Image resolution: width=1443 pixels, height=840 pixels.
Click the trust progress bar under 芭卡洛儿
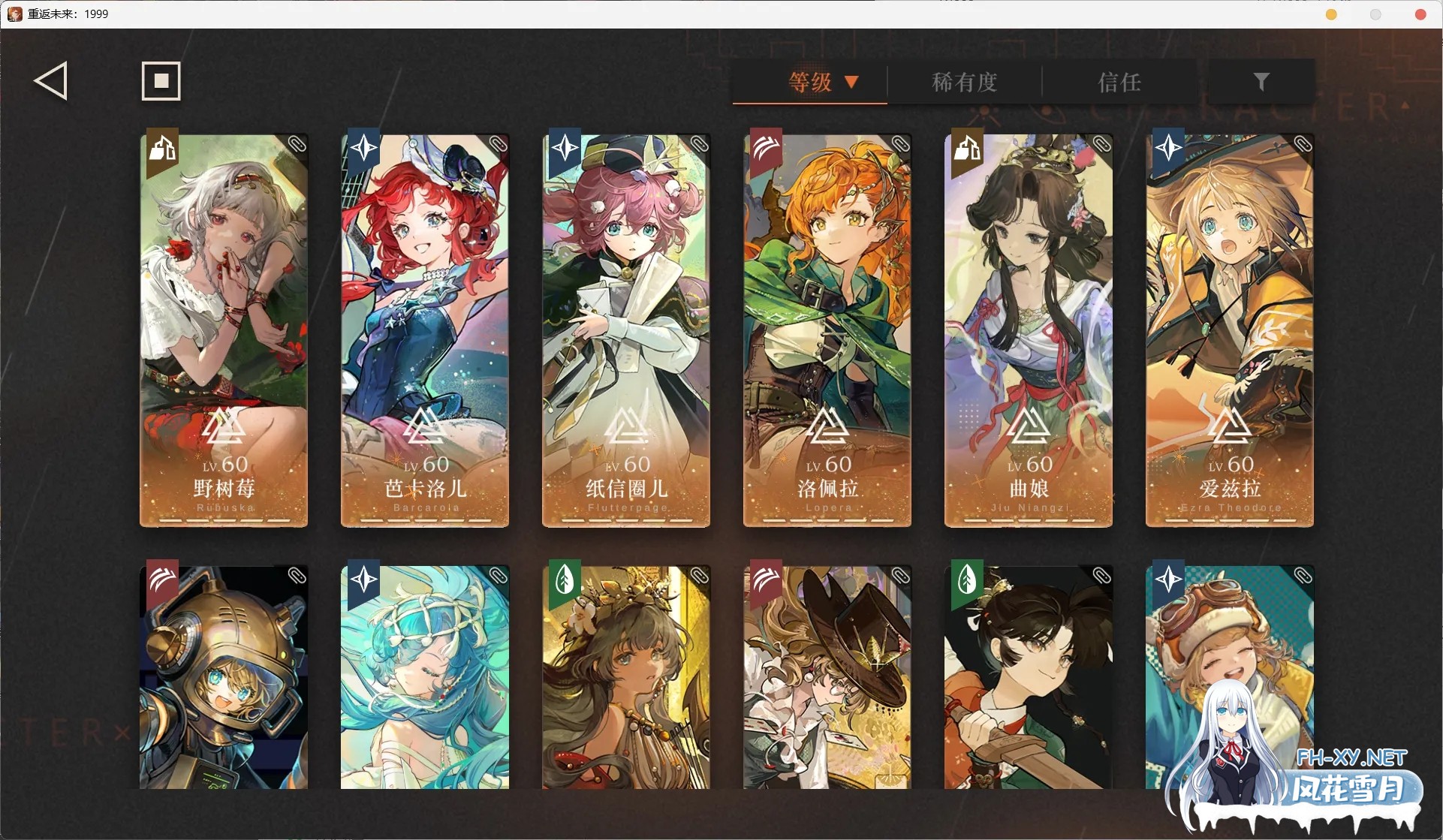[x=424, y=519]
